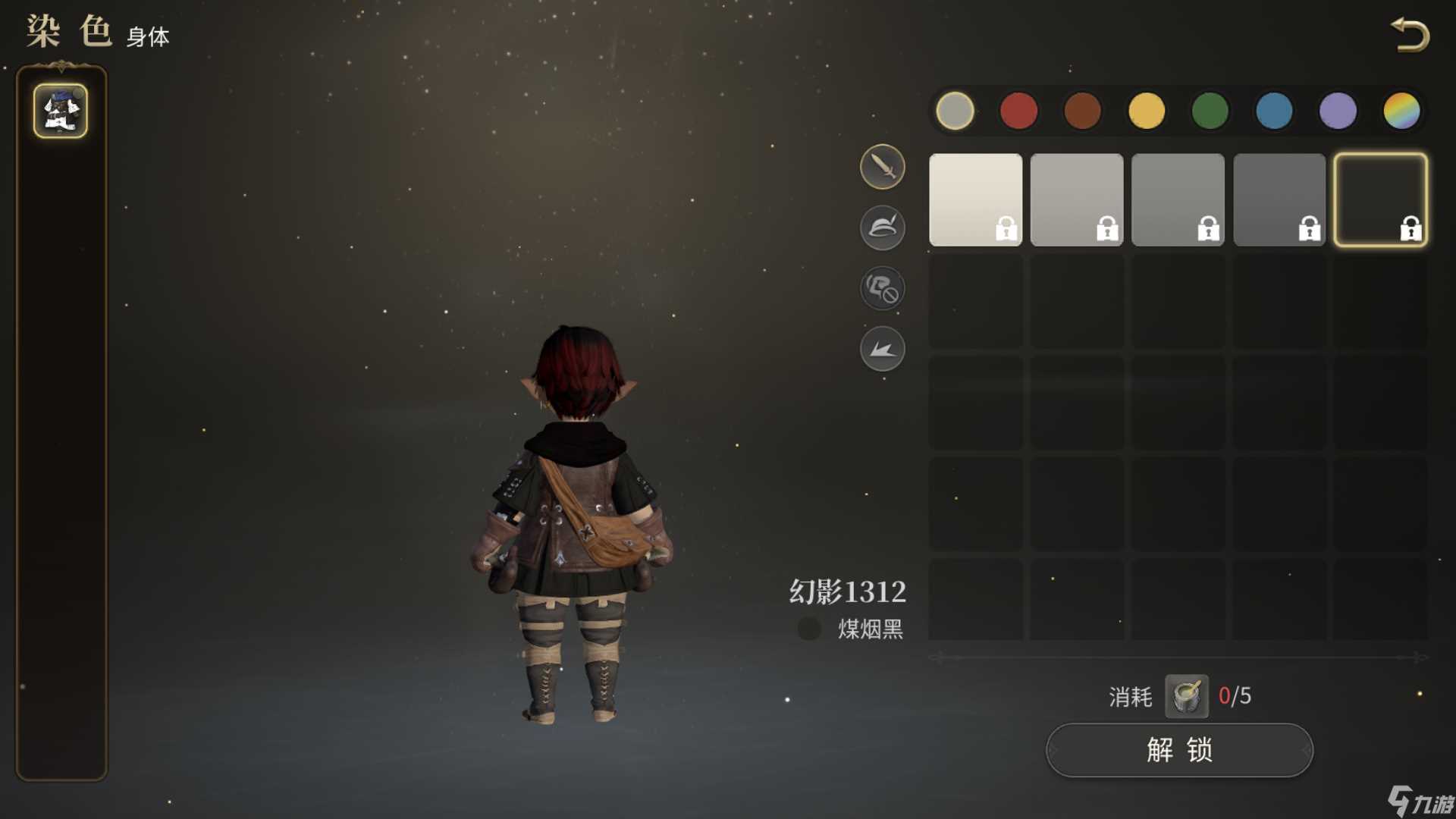Toggle the lock on the light gray dye swatch
The image size is (1456, 819).
tap(1108, 229)
